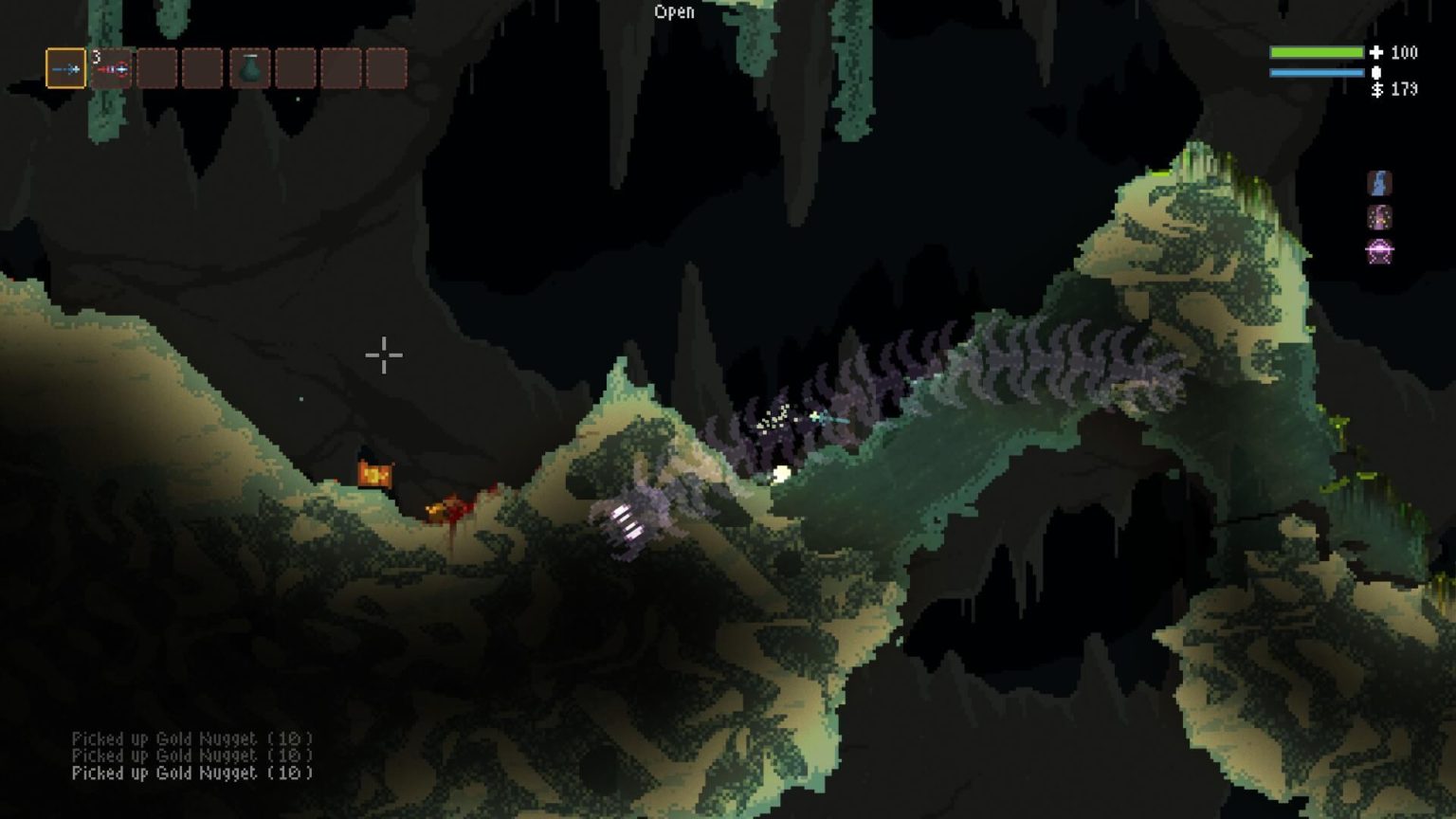Image resolution: width=1456 pixels, height=819 pixels.
Task: Inspect the pink pentagram perk icon
Action: (x=1379, y=252)
